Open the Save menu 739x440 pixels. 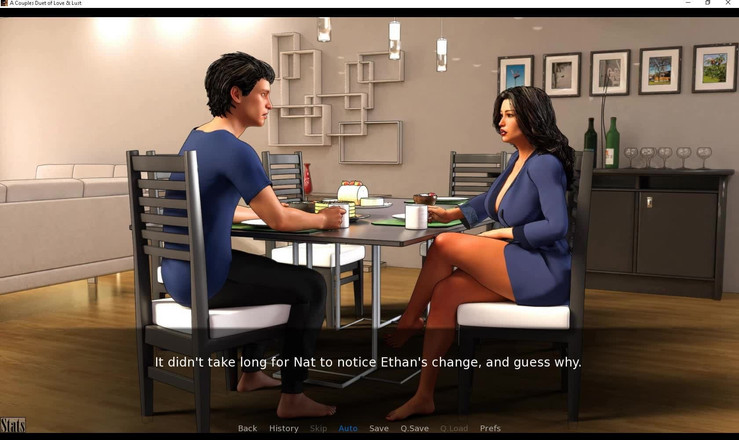[379, 428]
